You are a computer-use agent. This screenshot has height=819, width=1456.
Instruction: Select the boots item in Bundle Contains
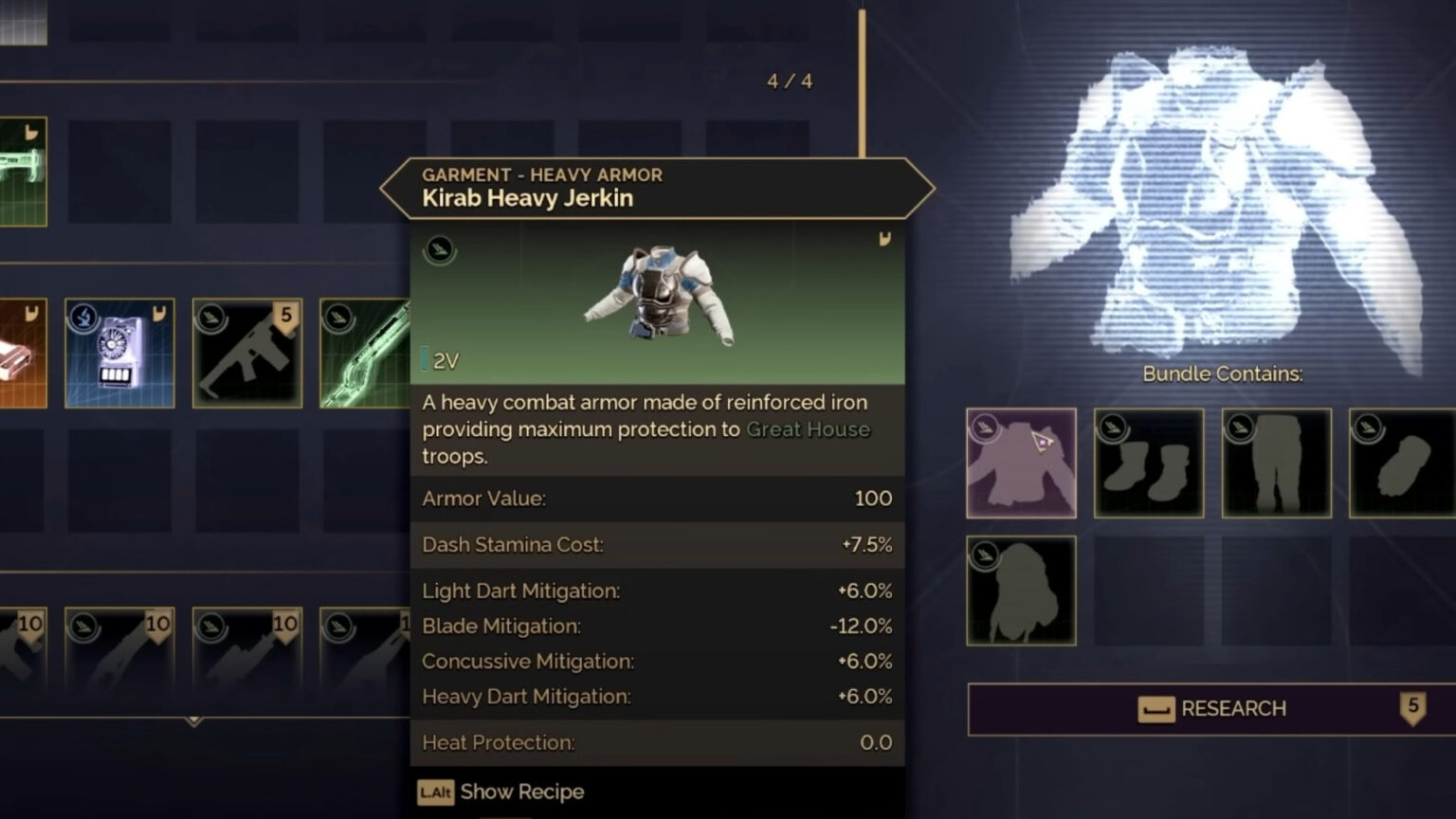[1148, 463]
